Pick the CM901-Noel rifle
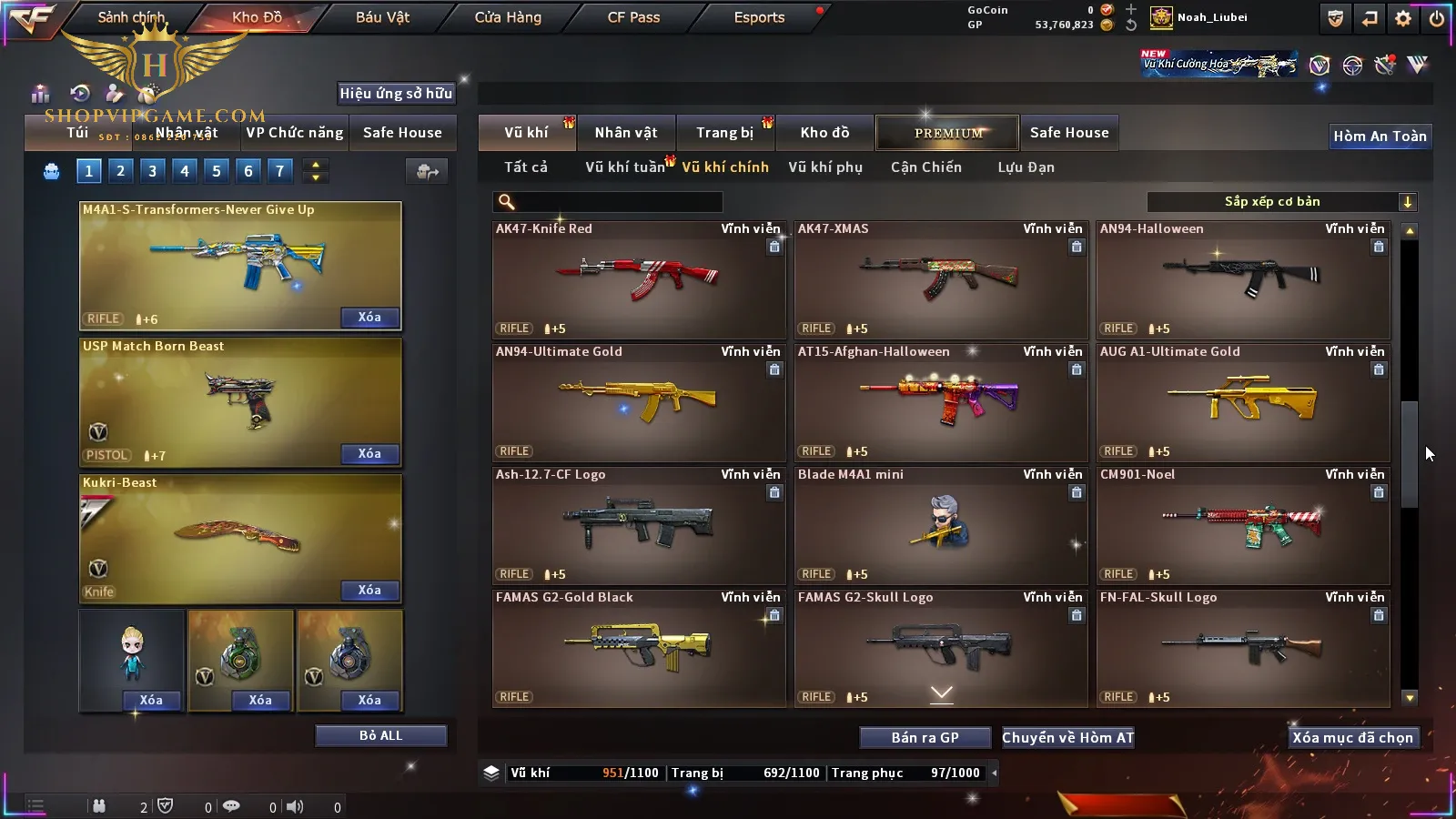 point(1243,525)
